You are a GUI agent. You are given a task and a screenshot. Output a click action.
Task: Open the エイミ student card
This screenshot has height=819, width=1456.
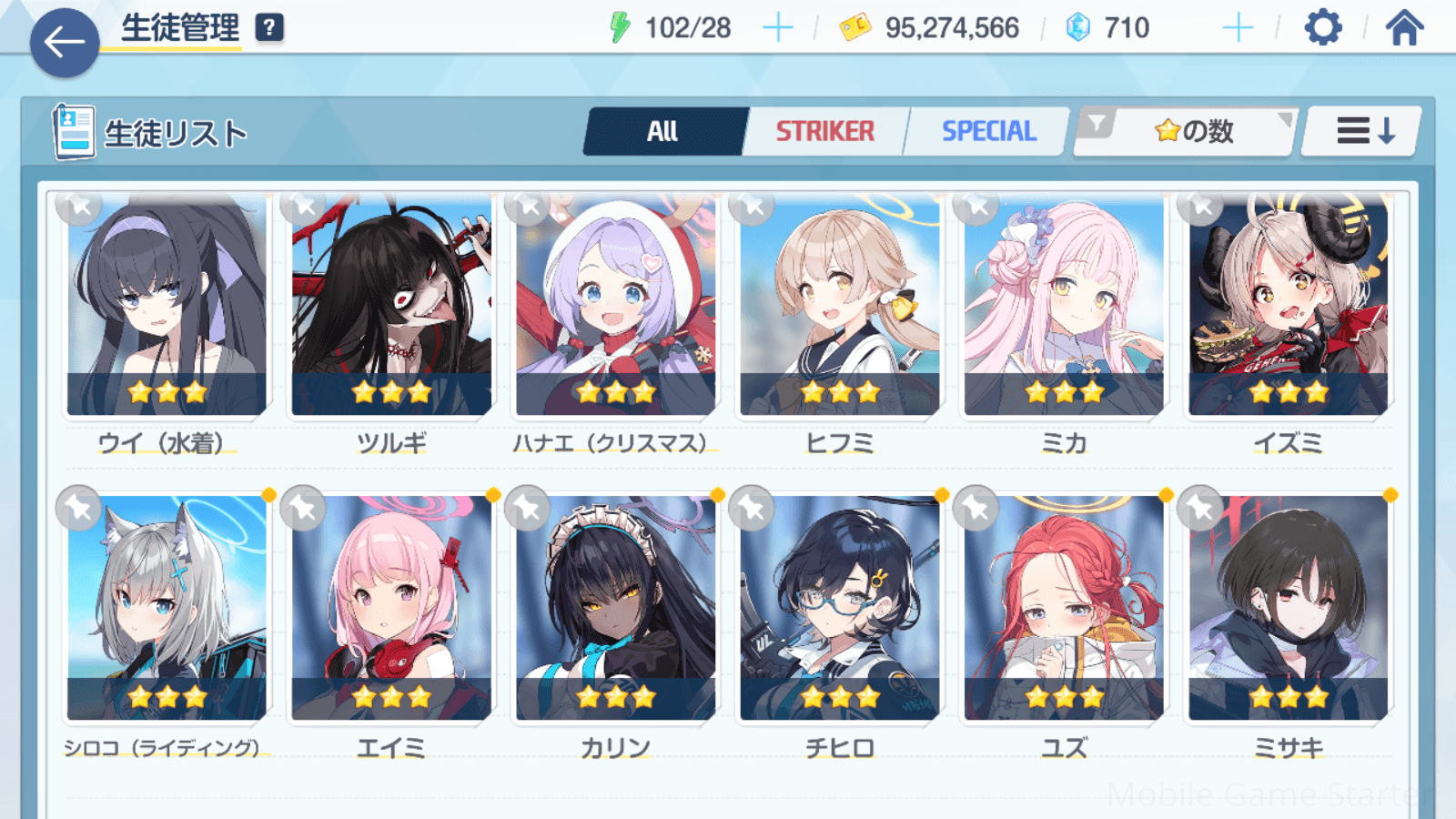[391, 608]
